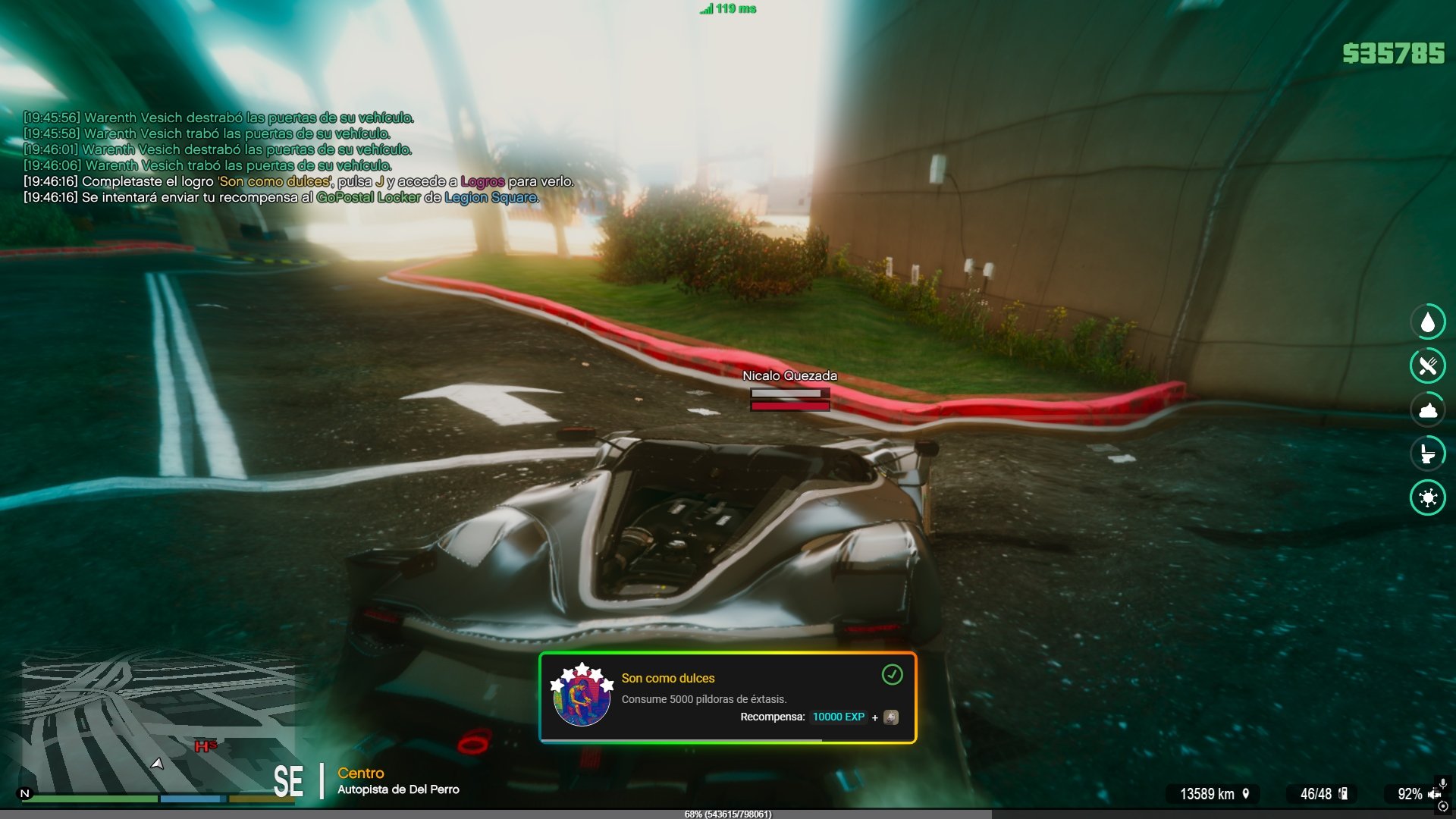1456x819 pixels.
Task: Click the green checkmark on the achievement
Action: click(x=892, y=675)
